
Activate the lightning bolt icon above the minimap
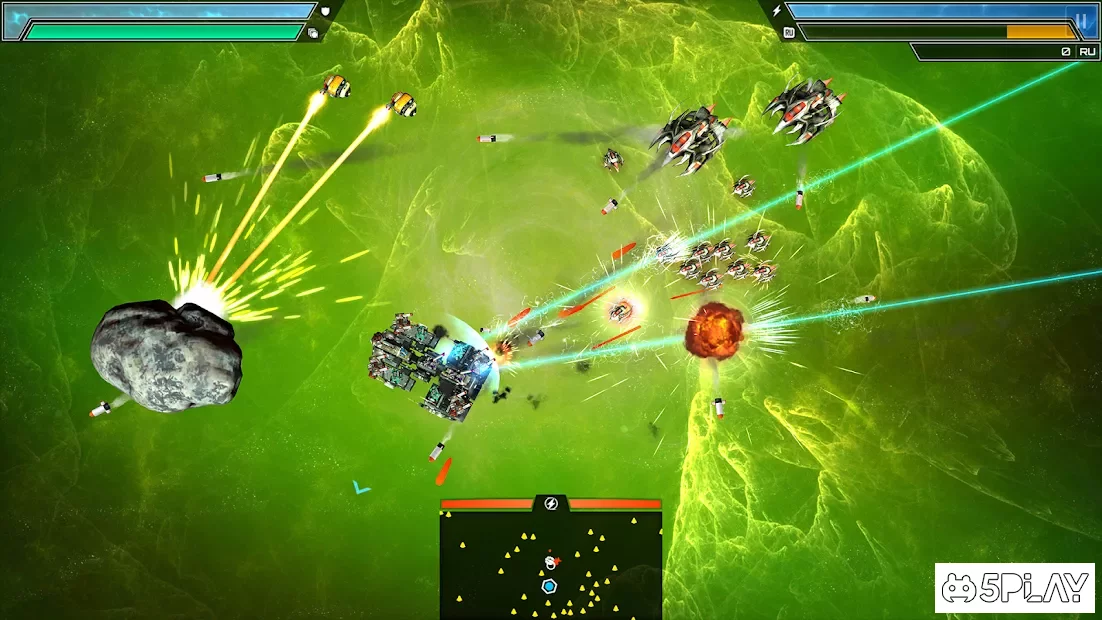(x=551, y=503)
